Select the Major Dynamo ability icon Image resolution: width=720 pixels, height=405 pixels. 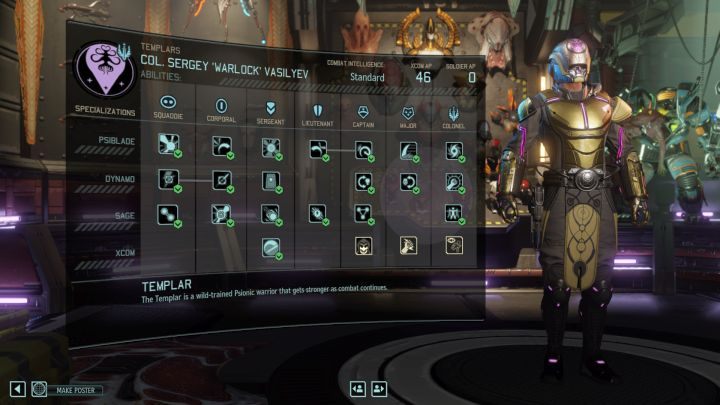click(408, 181)
